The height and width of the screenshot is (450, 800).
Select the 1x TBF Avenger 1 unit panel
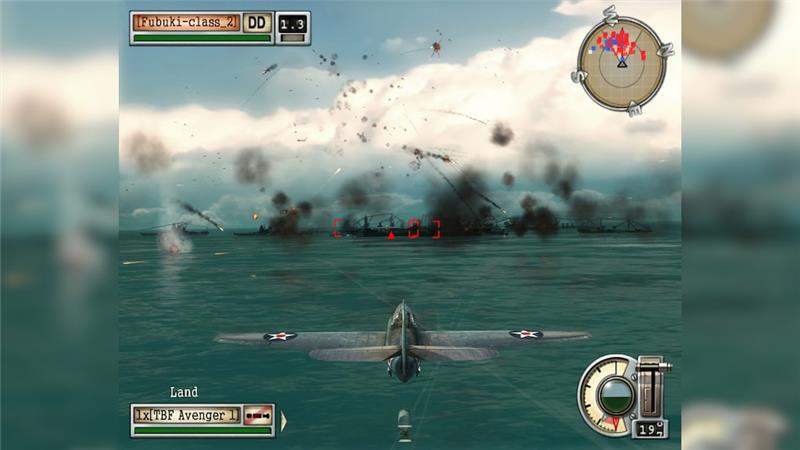(187, 414)
